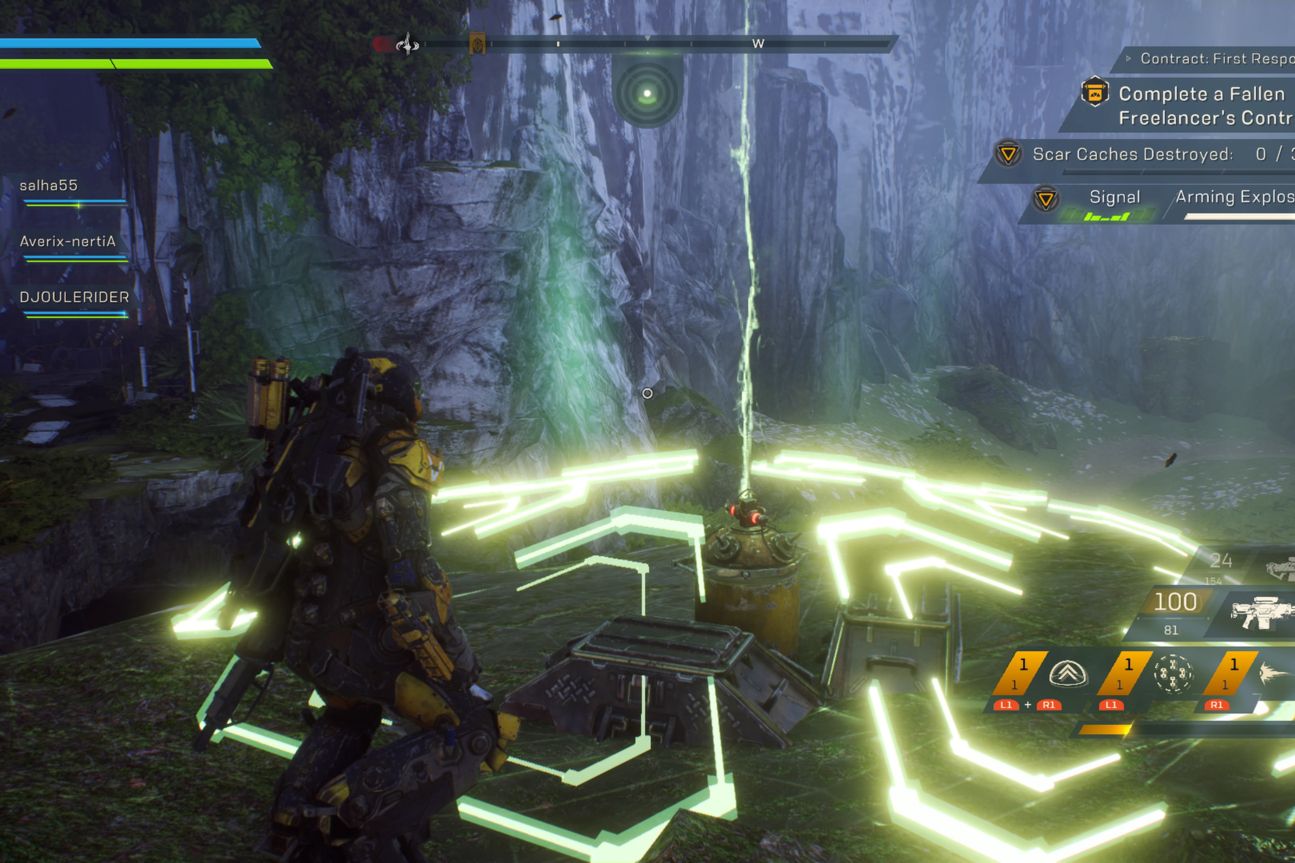Select squad member salha55
The image size is (1295, 863).
click(49, 186)
